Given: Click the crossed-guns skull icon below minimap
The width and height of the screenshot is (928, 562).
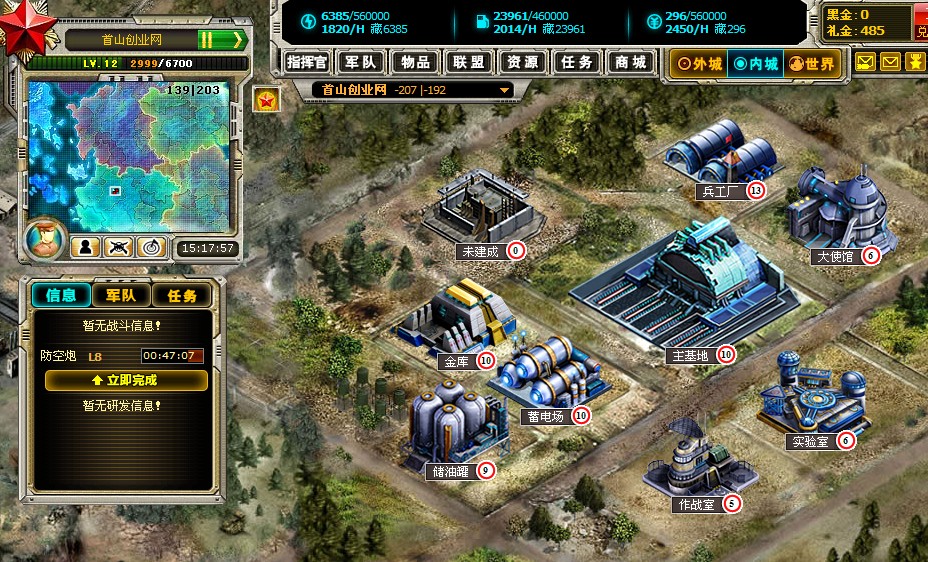Looking at the screenshot, I should point(119,246).
